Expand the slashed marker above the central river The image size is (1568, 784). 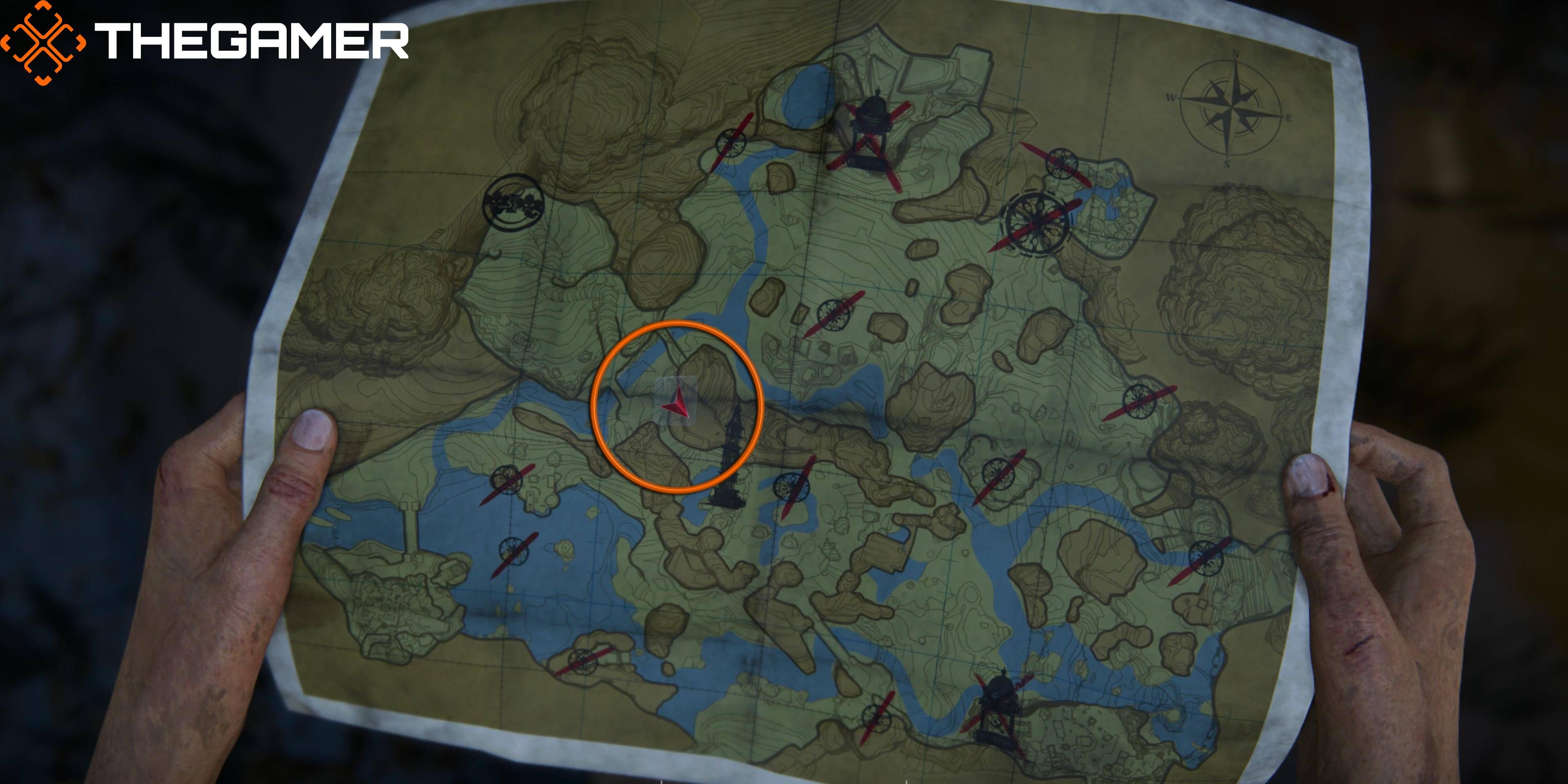(835, 316)
